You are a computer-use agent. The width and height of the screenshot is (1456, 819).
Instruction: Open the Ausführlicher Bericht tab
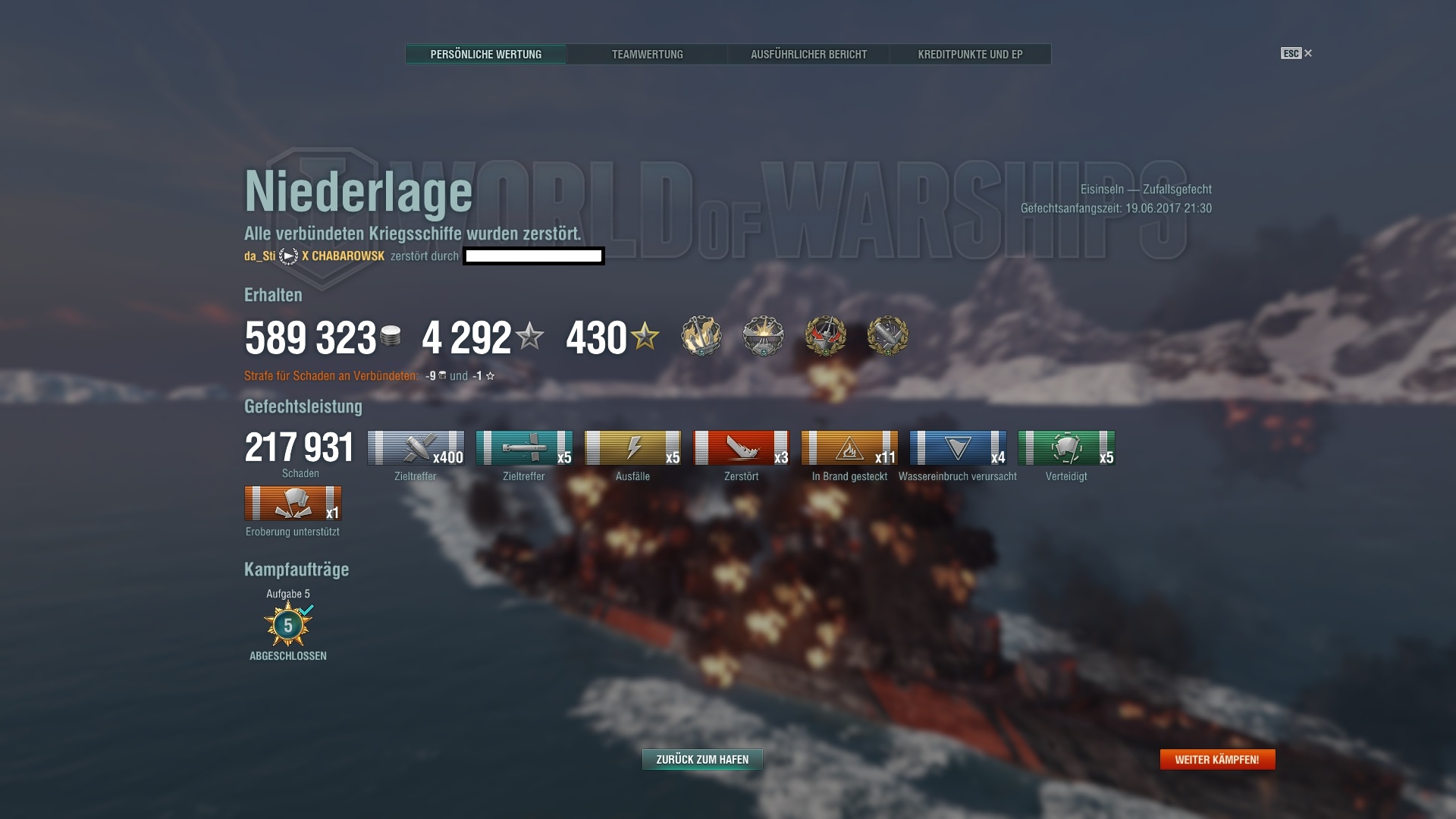click(x=808, y=55)
